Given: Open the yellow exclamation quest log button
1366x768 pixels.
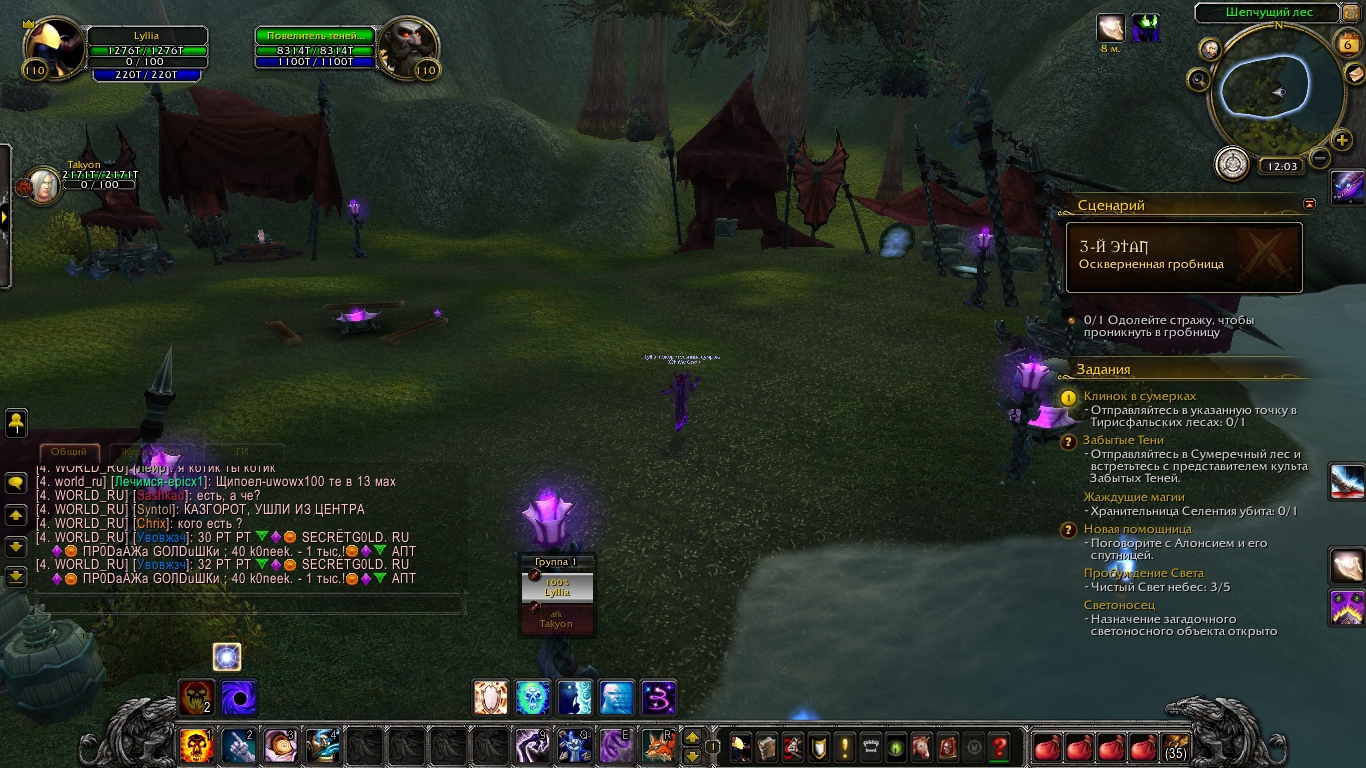Looking at the screenshot, I should click(x=845, y=746).
